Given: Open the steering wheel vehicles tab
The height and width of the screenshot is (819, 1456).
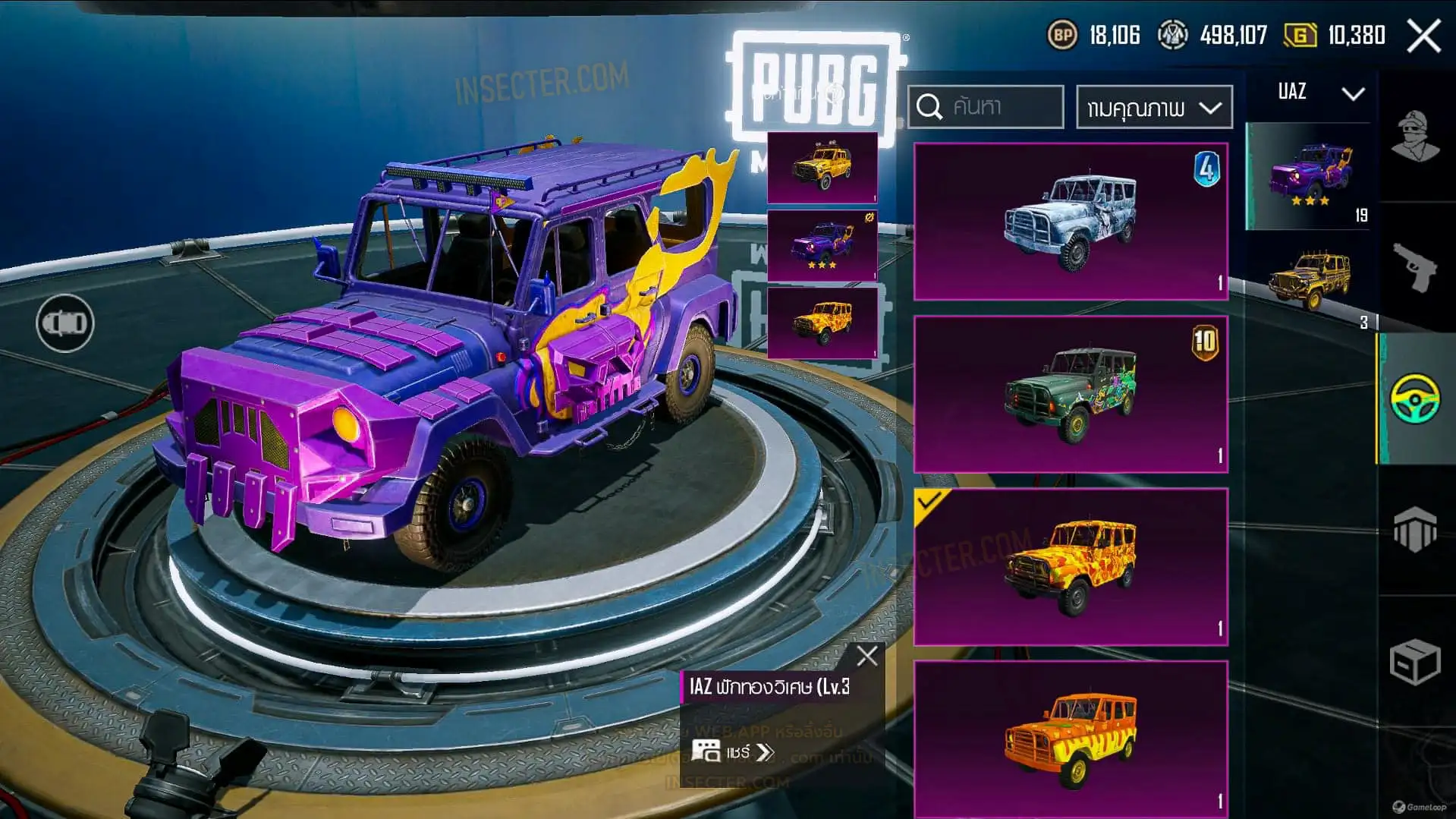Looking at the screenshot, I should click(x=1415, y=398).
